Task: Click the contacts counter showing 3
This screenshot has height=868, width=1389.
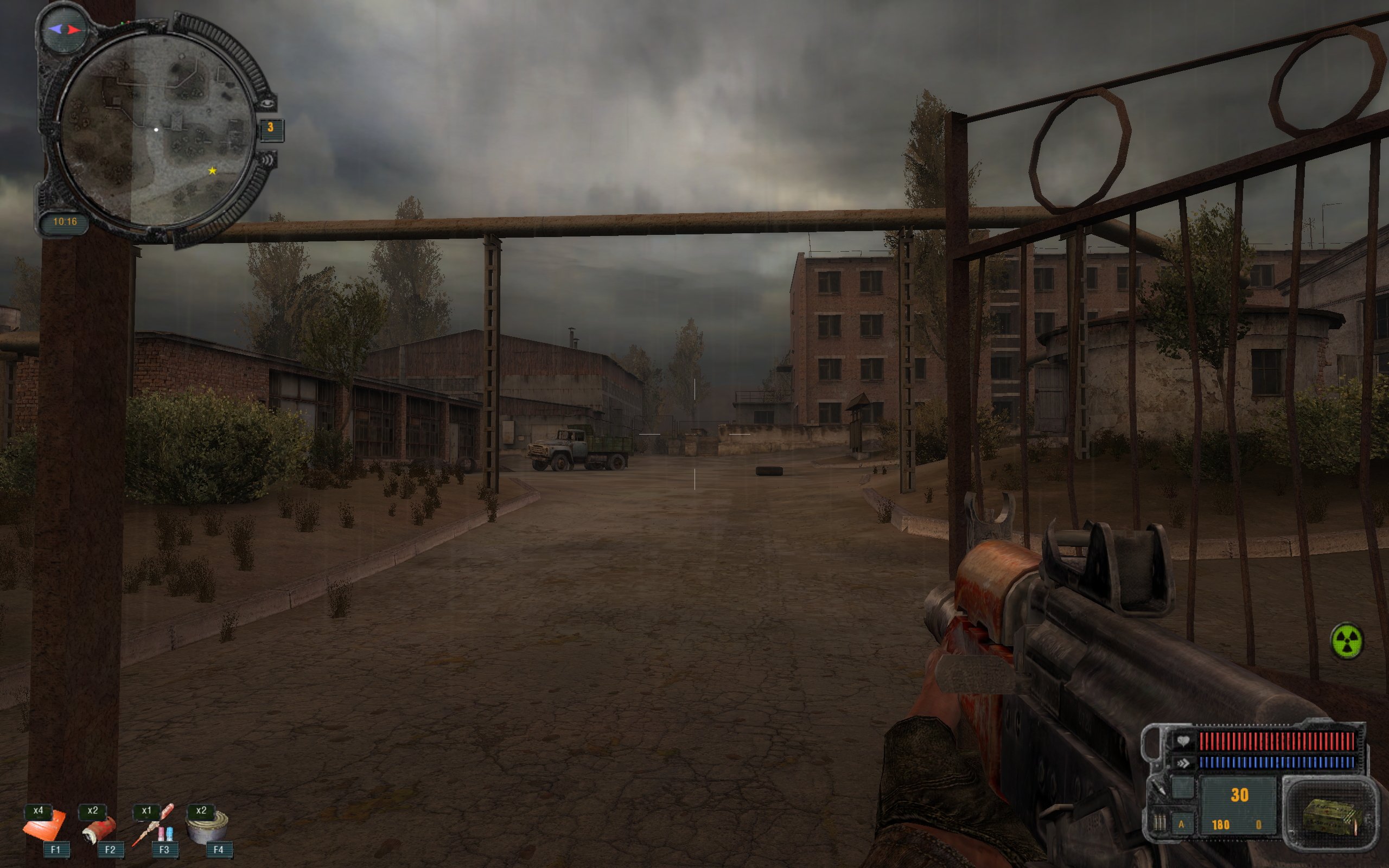Action: (270, 128)
